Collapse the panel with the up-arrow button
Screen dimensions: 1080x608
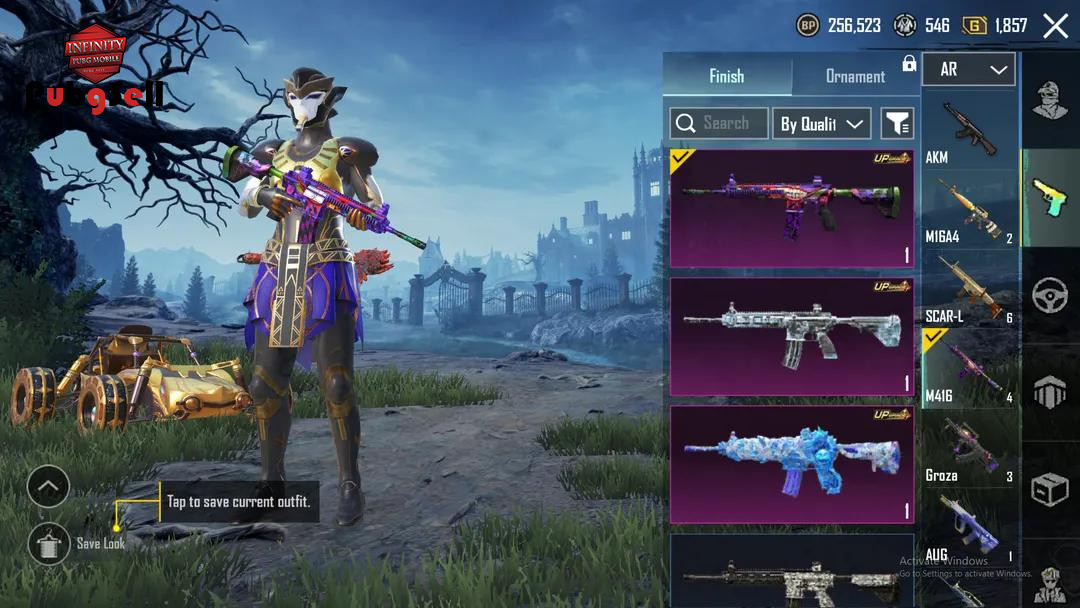click(x=48, y=488)
